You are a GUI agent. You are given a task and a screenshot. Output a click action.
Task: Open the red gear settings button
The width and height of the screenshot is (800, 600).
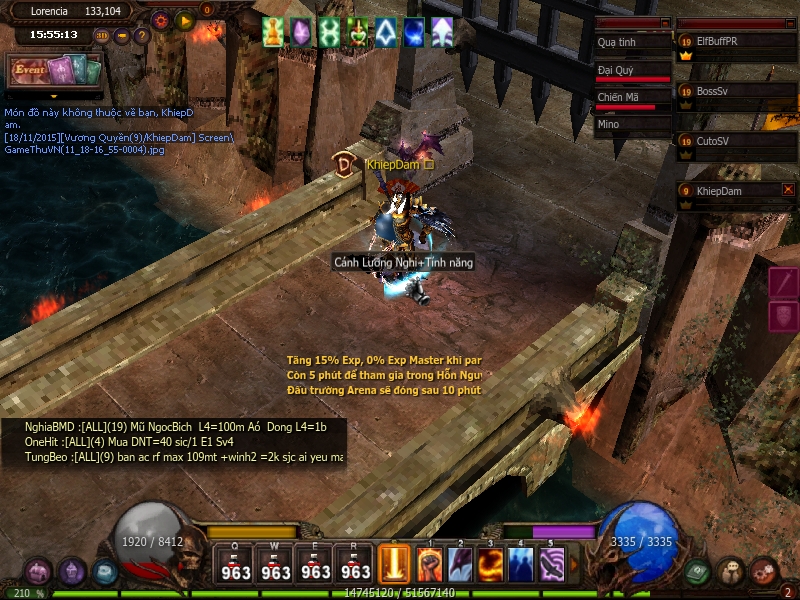pyautogui.click(x=161, y=20)
